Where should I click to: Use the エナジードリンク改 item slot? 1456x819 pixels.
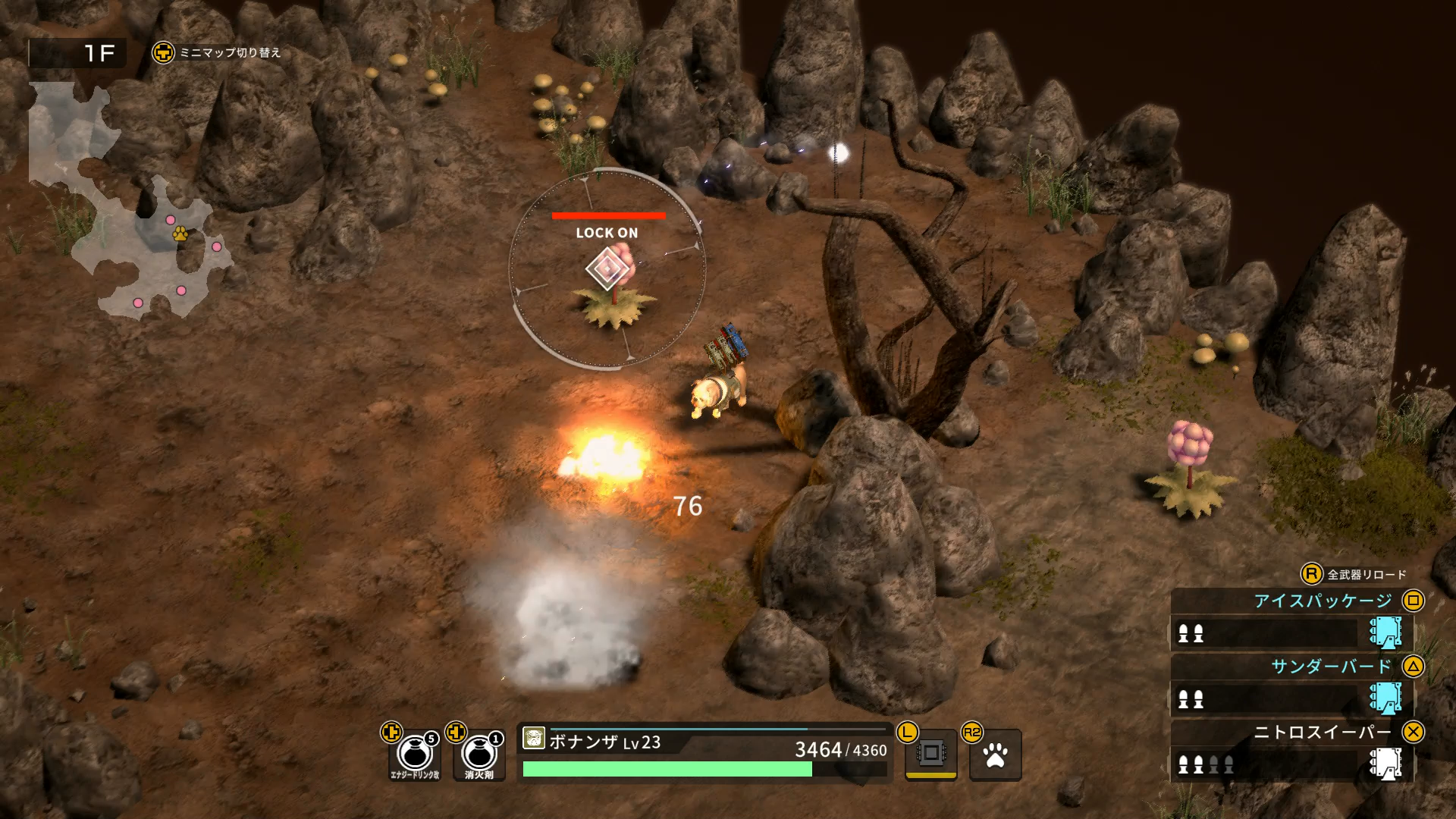point(415,755)
